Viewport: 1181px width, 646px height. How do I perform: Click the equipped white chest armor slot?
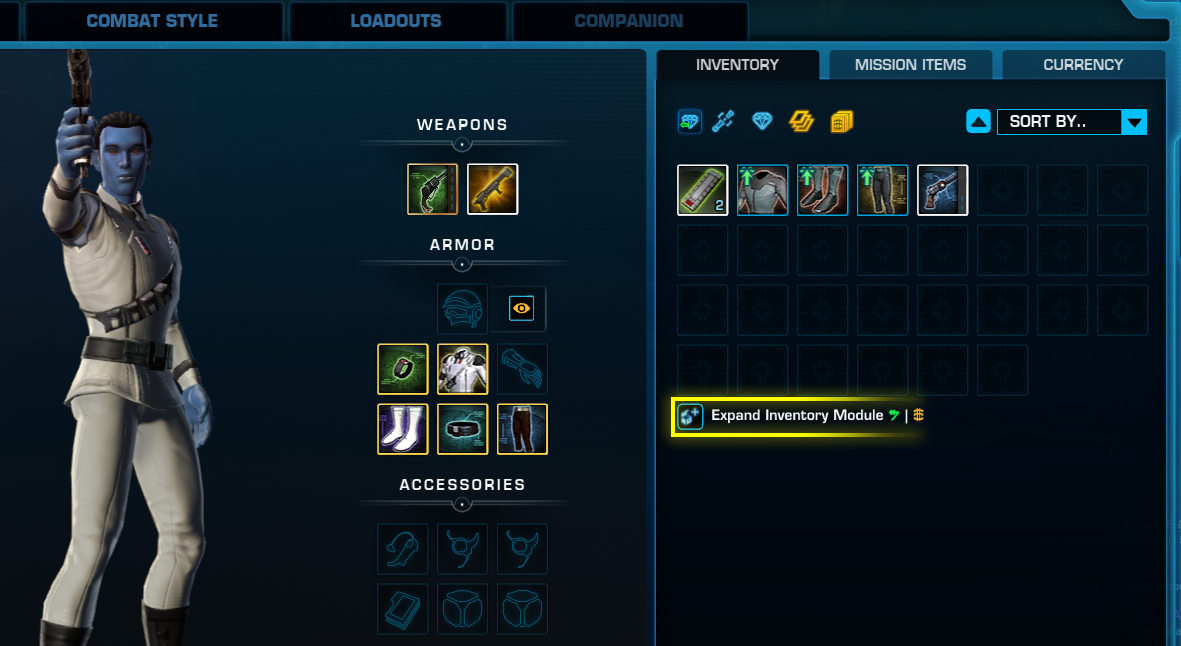(462, 369)
